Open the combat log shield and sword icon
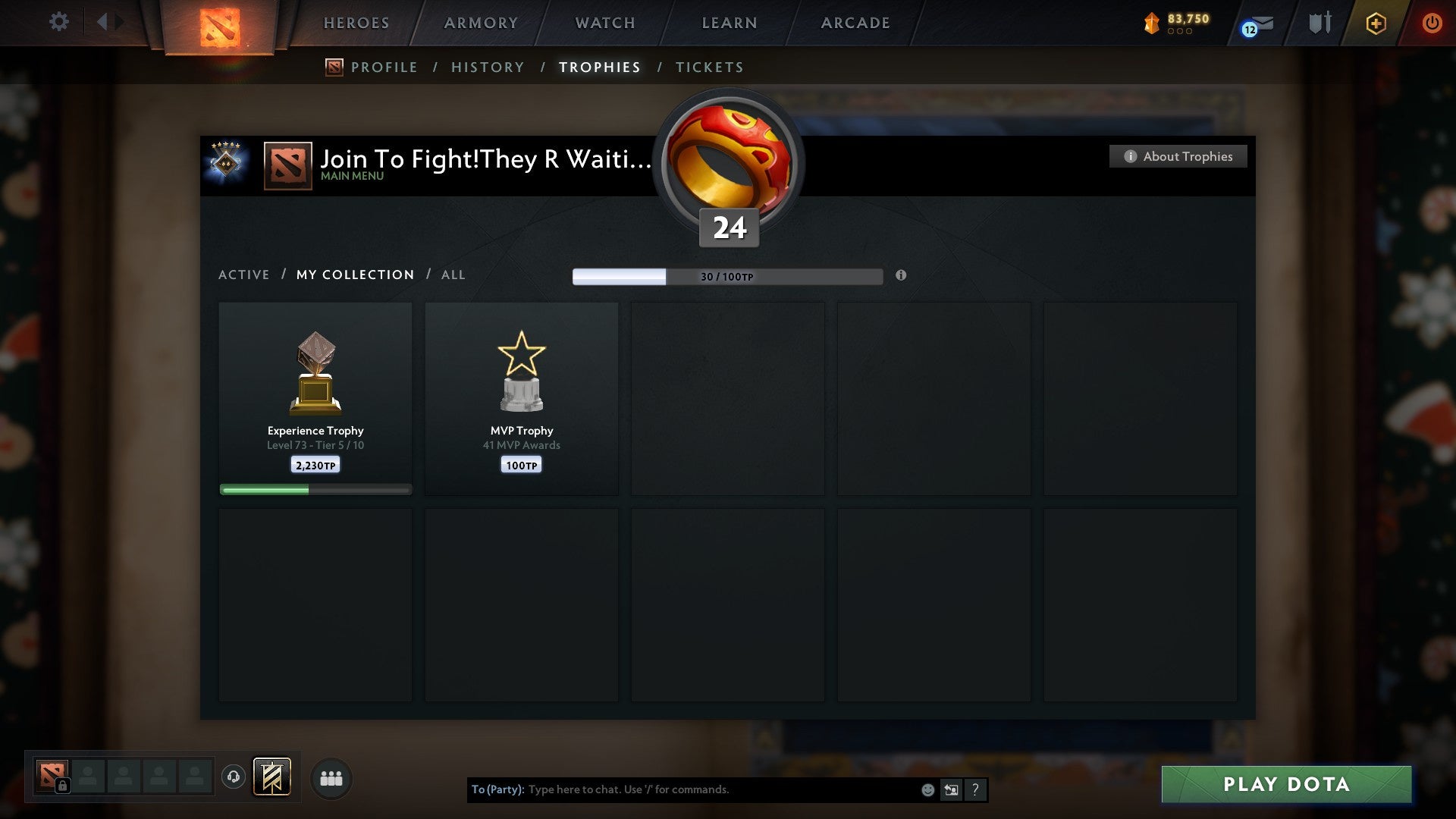This screenshot has width=1456, height=819. [x=1319, y=23]
